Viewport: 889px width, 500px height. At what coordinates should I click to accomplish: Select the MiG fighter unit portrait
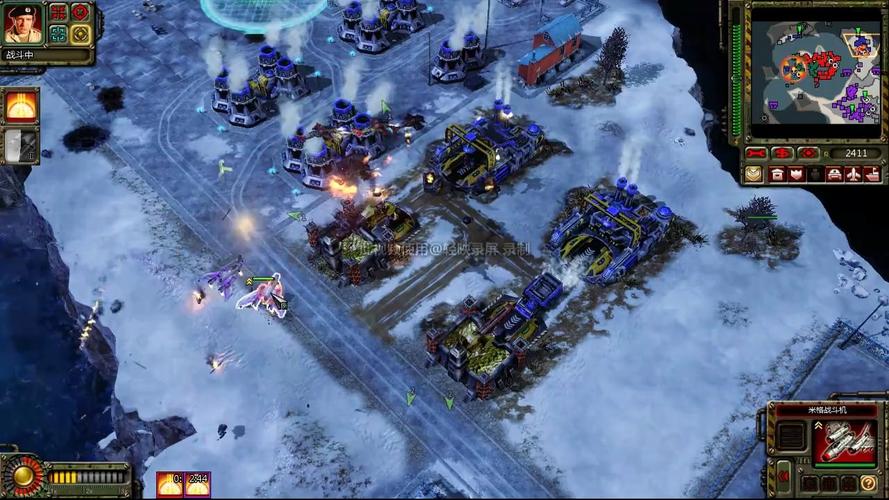(x=843, y=441)
